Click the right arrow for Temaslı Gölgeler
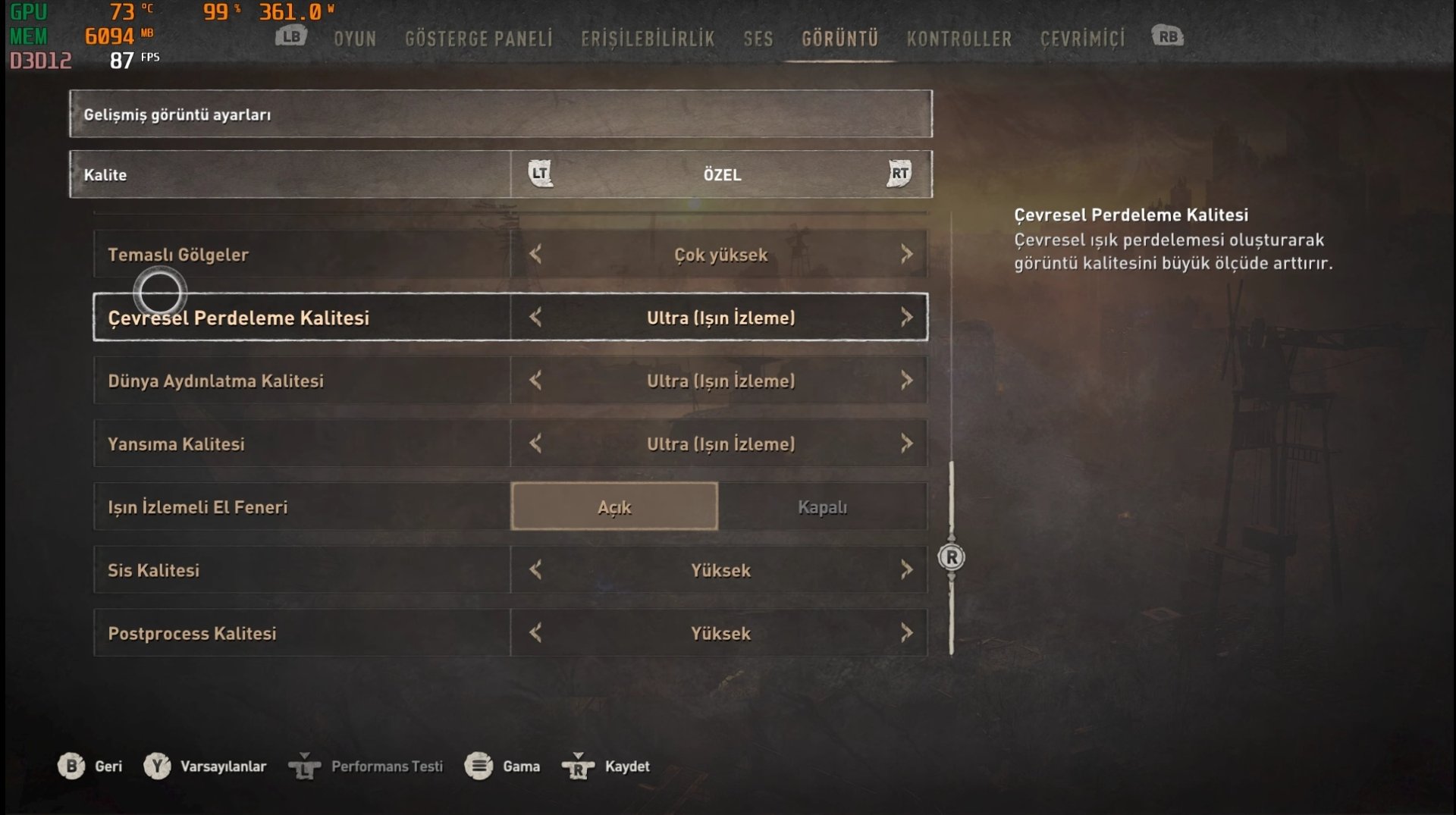The height and width of the screenshot is (815, 1456). 906,254
